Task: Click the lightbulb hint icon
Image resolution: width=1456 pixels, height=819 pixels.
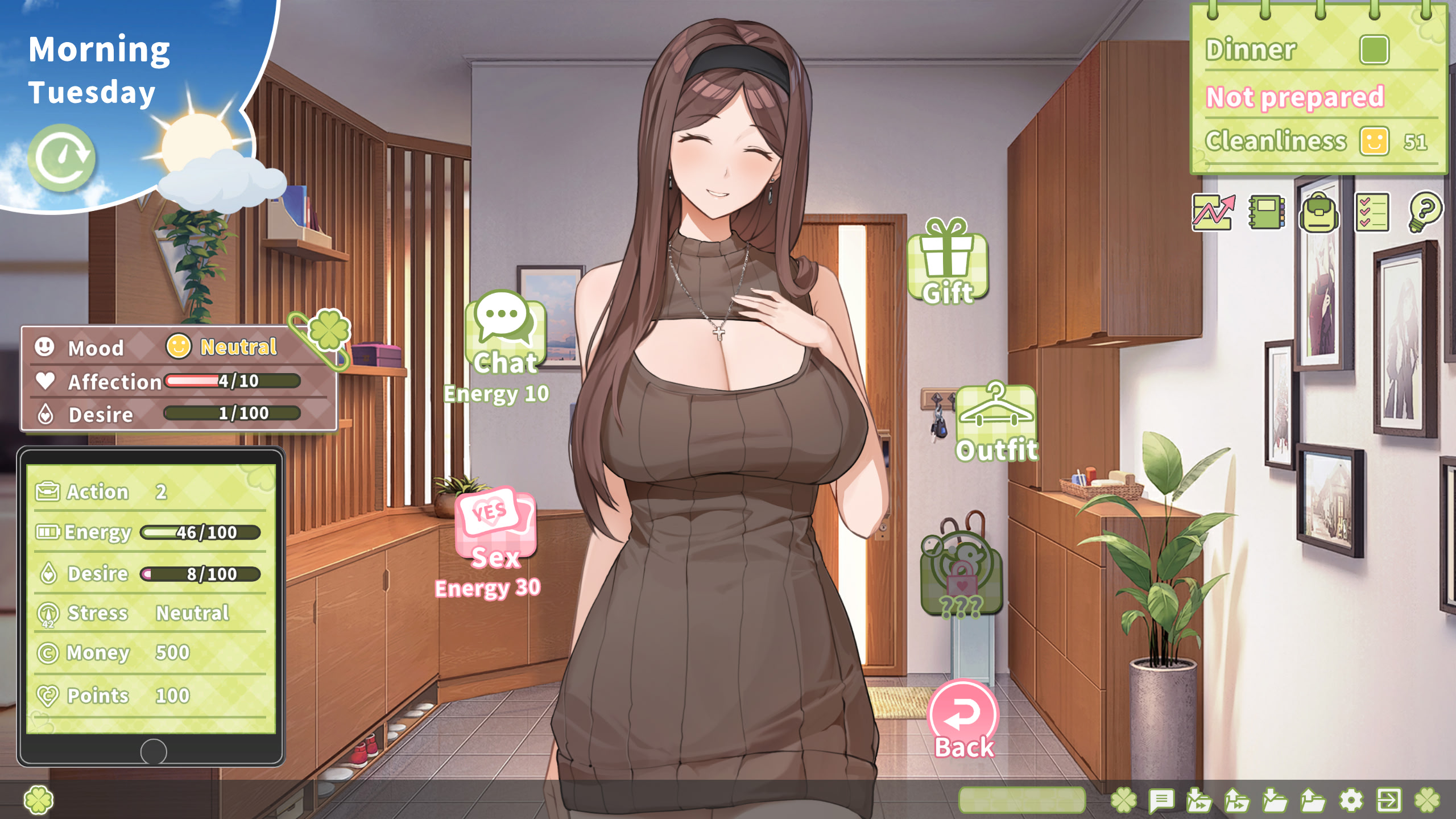Action: point(1426,215)
